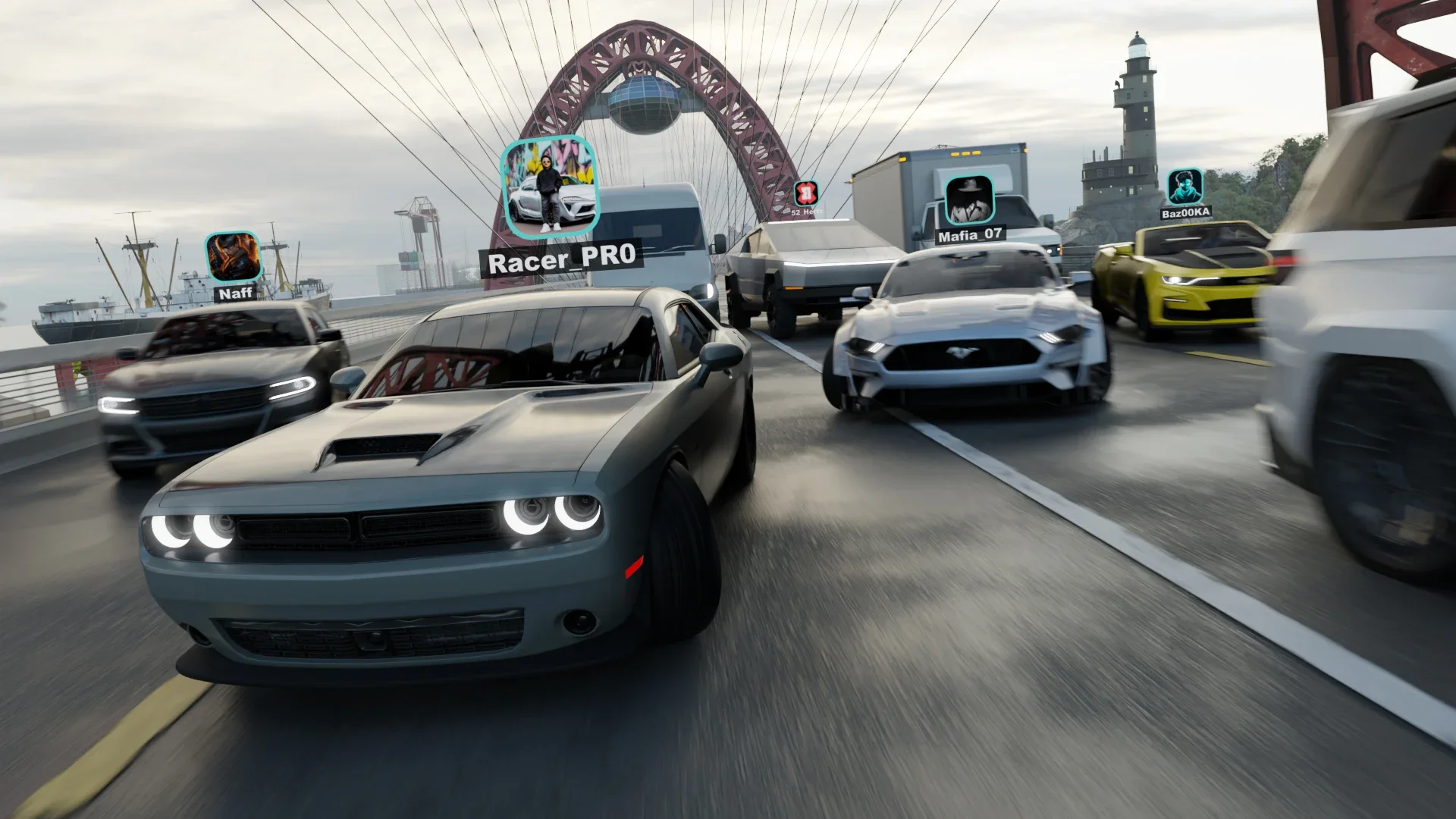Click the Mafia_07 name label

pyautogui.click(x=970, y=235)
